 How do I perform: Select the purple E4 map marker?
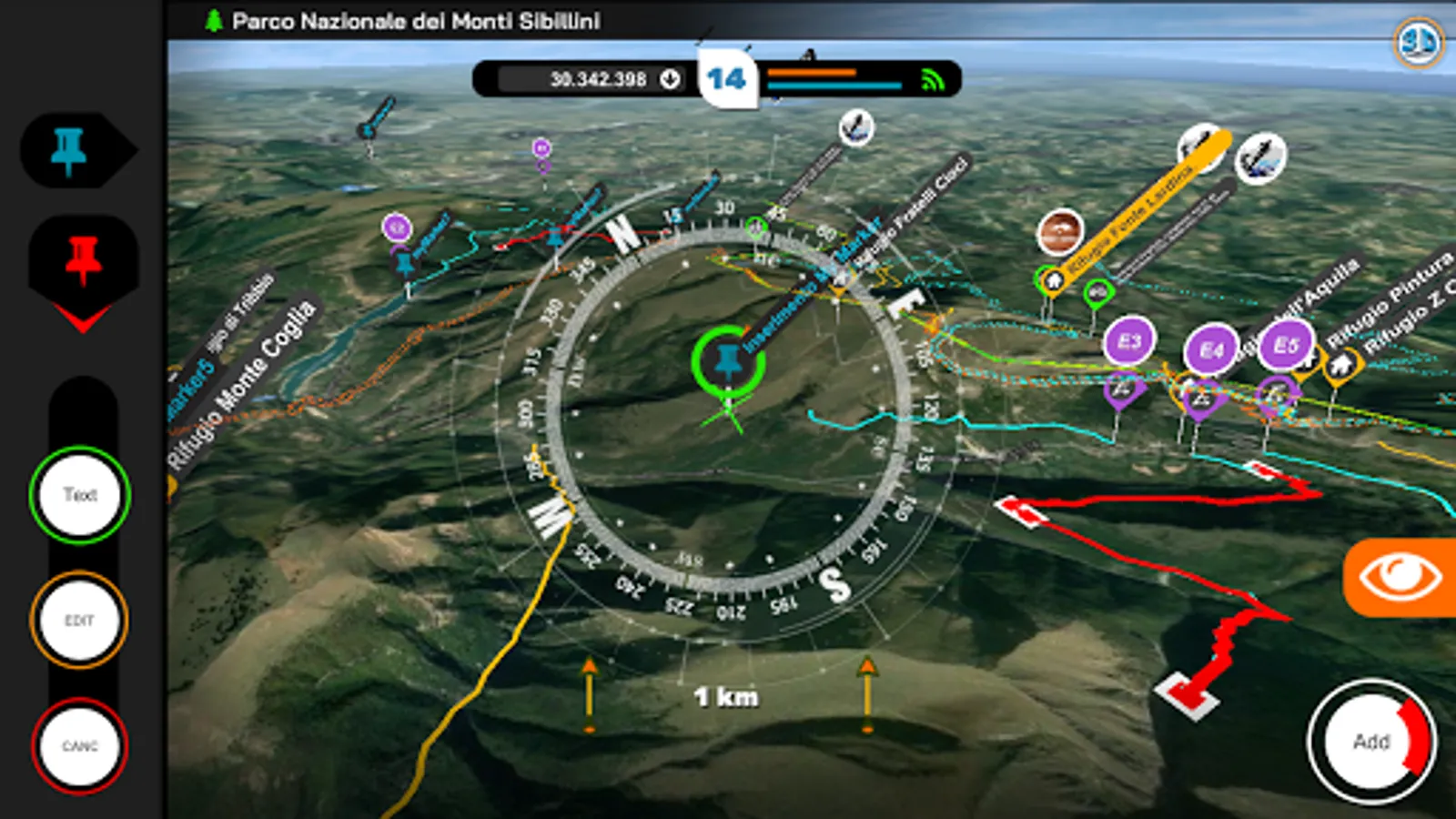point(1211,350)
